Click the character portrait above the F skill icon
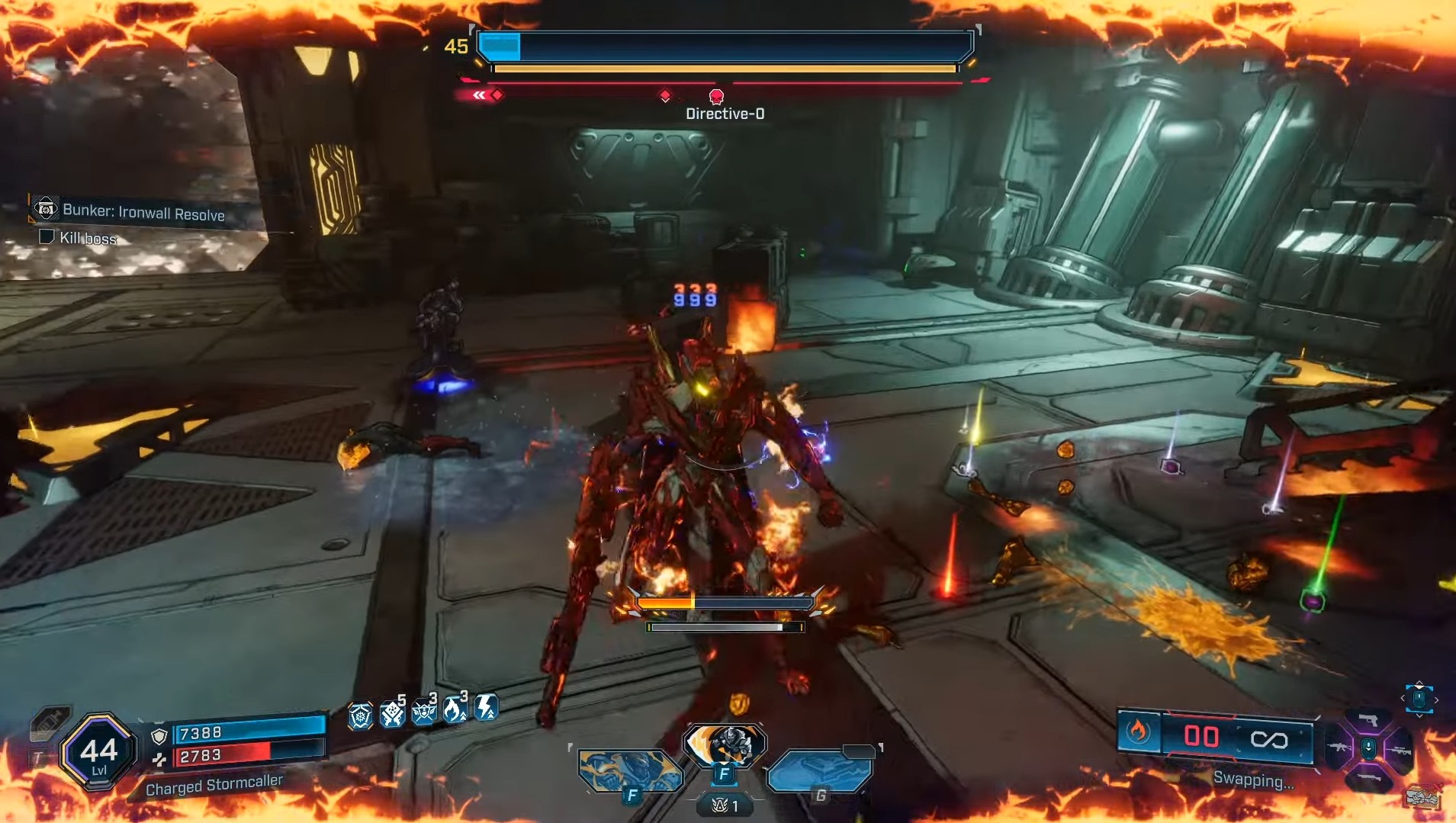This screenshot has width=1456, height=823. pos(726,744)
